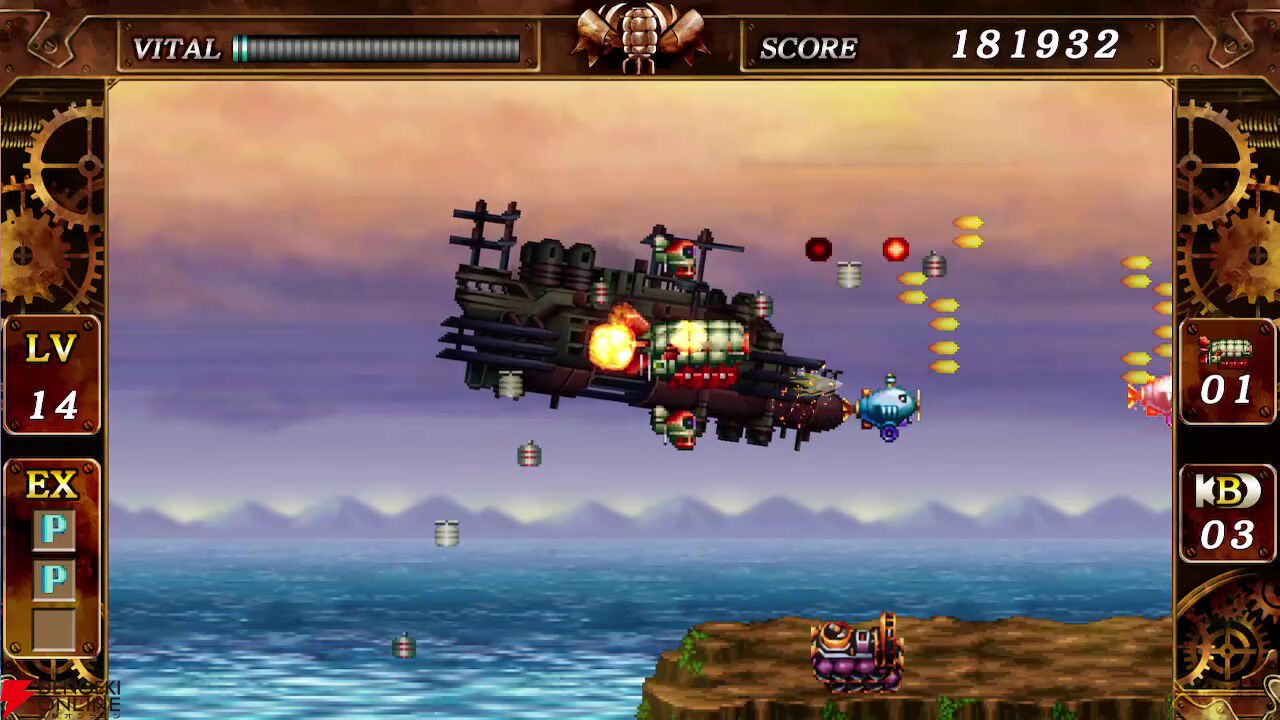Select the SCORE label on the top bar

point(810,47)
